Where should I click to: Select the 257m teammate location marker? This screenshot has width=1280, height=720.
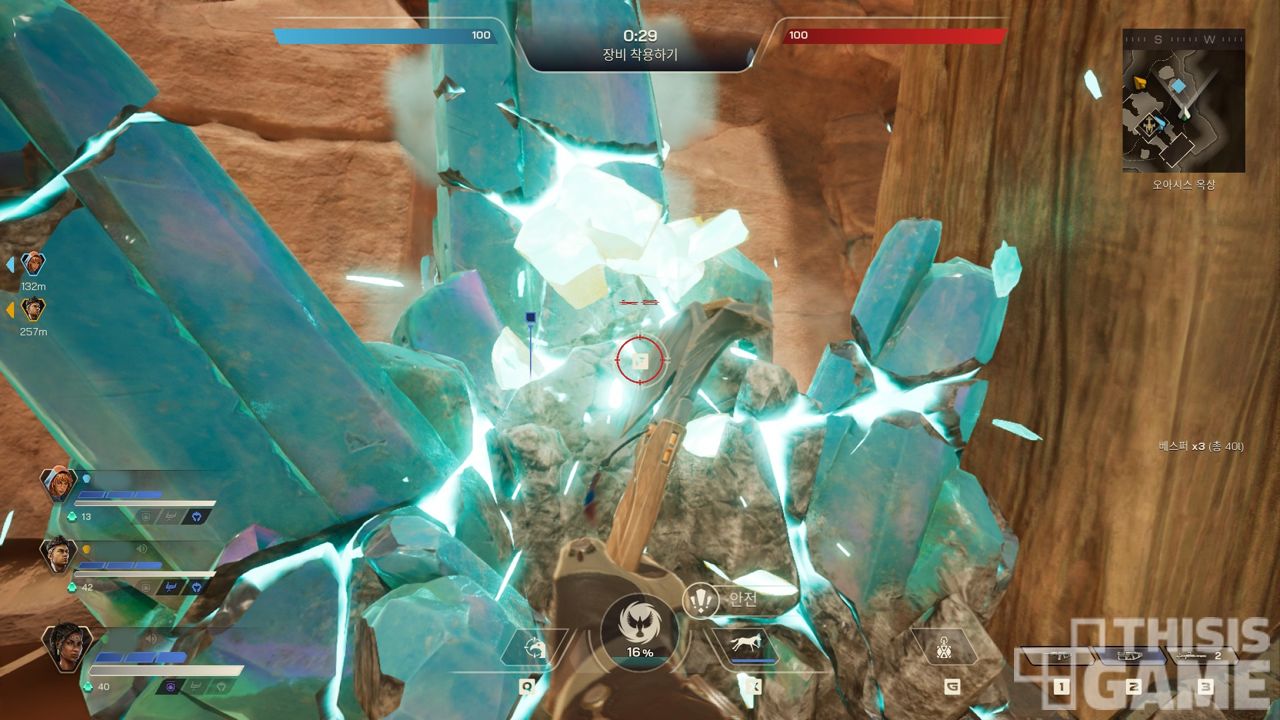pyautogui.click(x=34, y=309)
